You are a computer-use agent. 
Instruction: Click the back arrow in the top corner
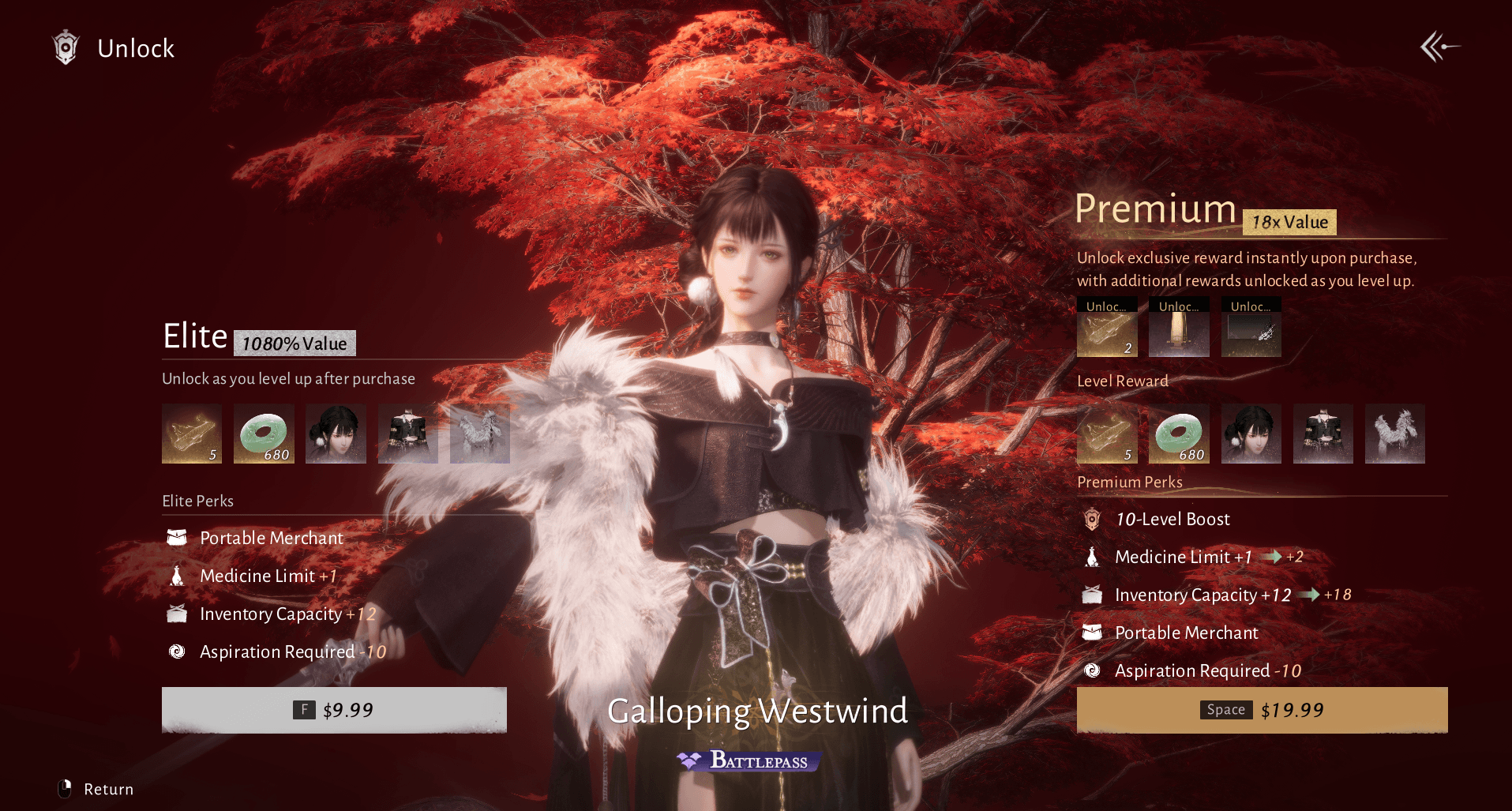click(1439, 47)
